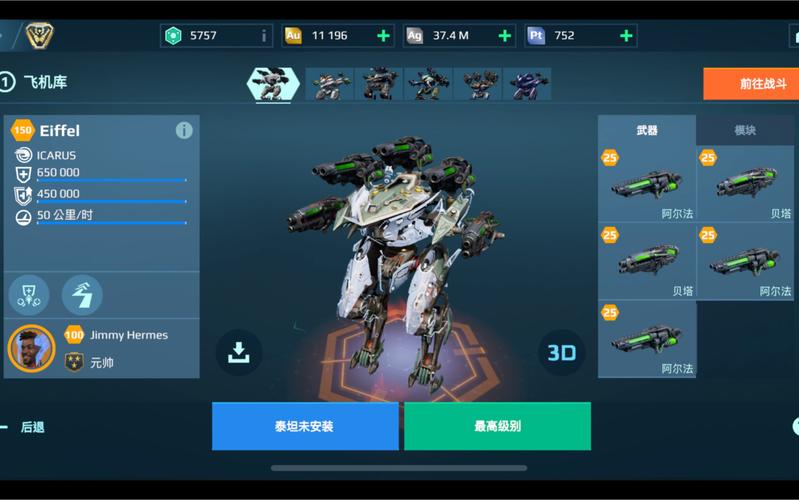
Task: Go back with the 后退 button
Action: (x=32, y=427)
